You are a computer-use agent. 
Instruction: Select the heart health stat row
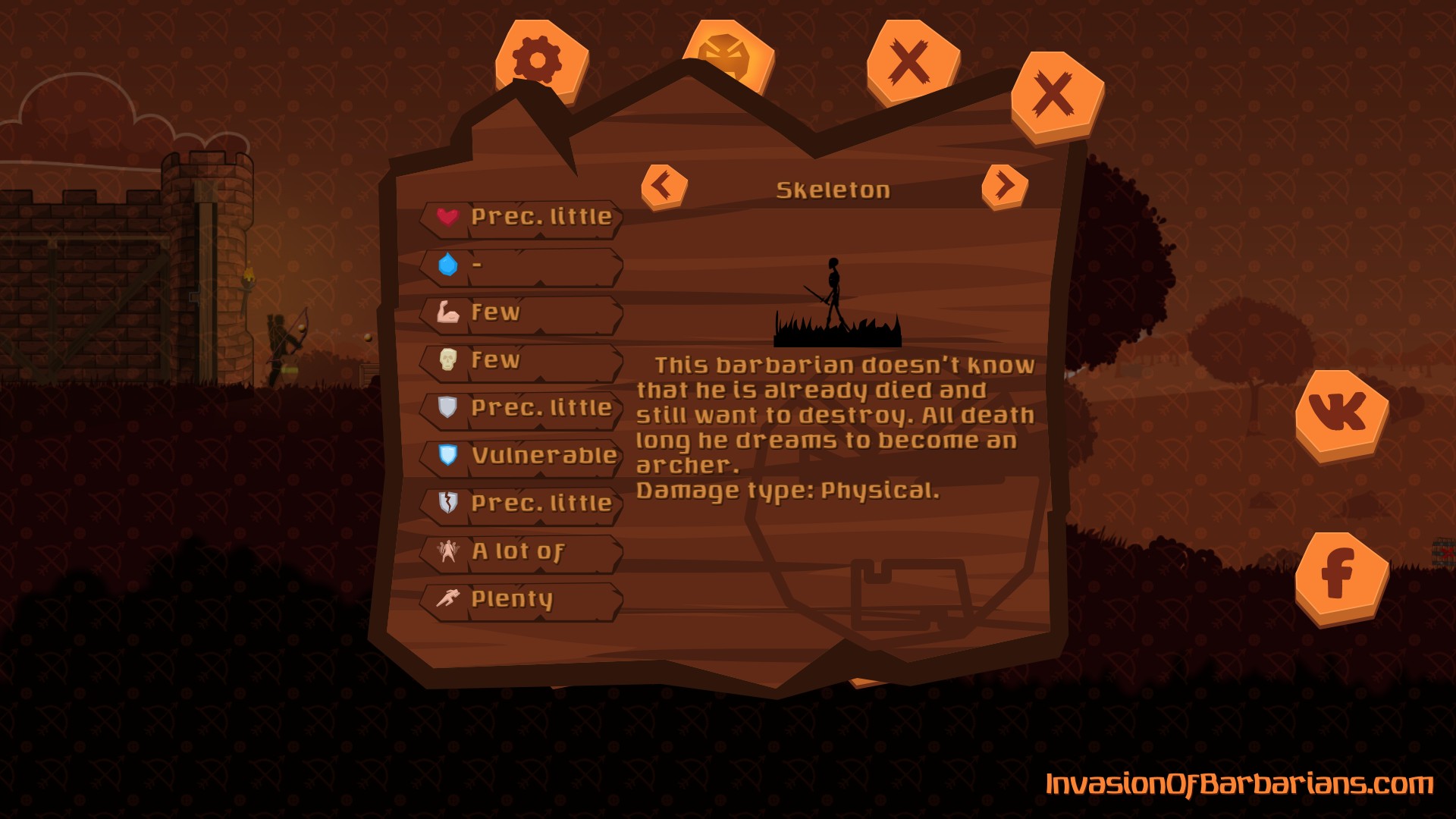(522, 218)
